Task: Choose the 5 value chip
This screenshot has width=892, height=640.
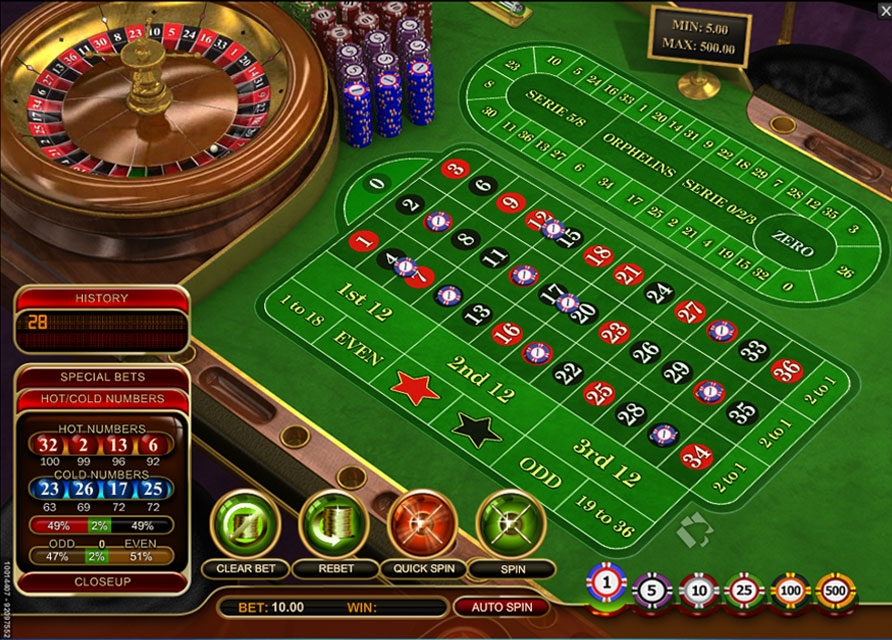Action: pos(652,590)
